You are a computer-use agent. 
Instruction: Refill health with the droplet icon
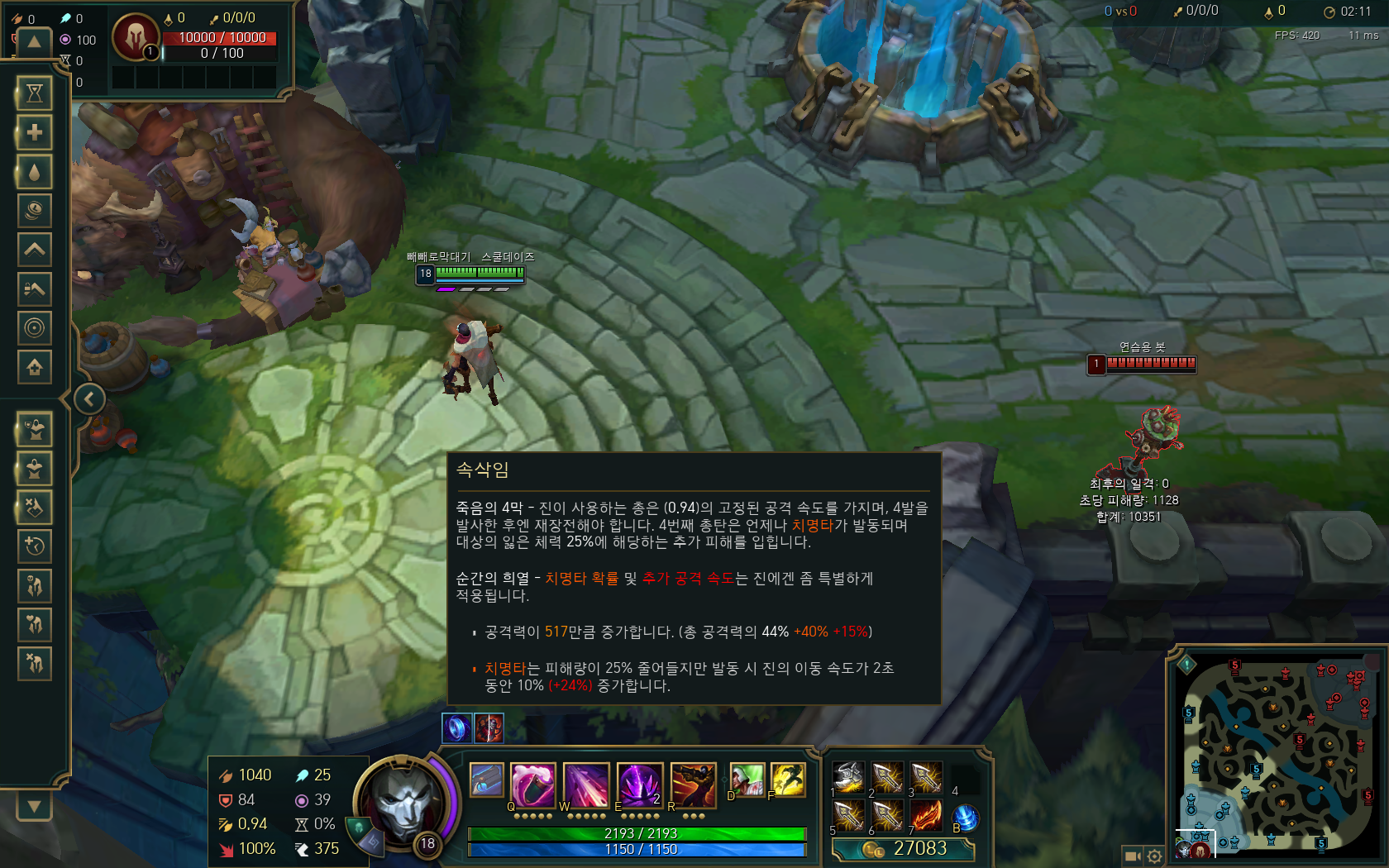pos(34,172)
